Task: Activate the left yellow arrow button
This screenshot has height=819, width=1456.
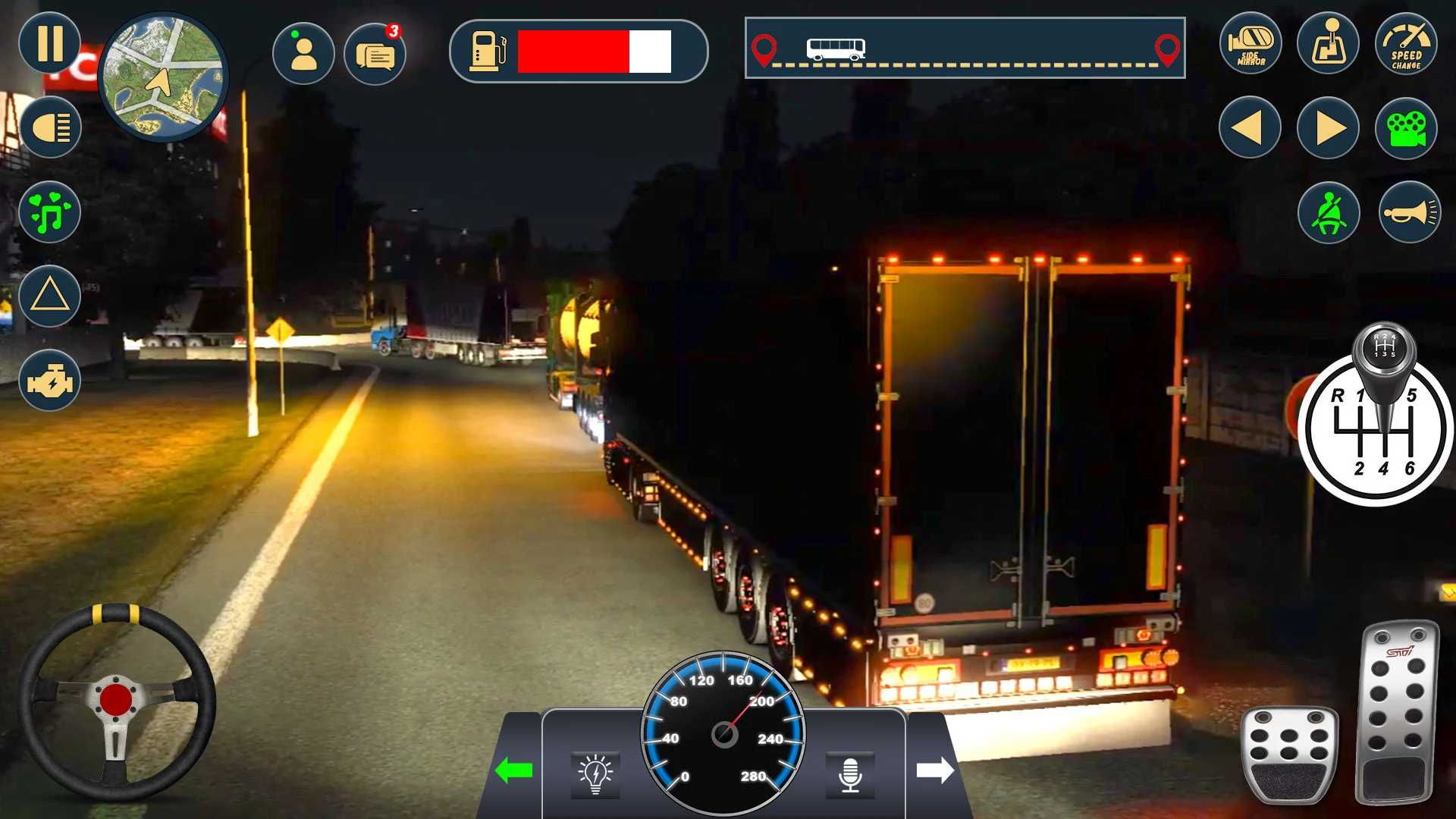Action: click(x=1250, y=127)
